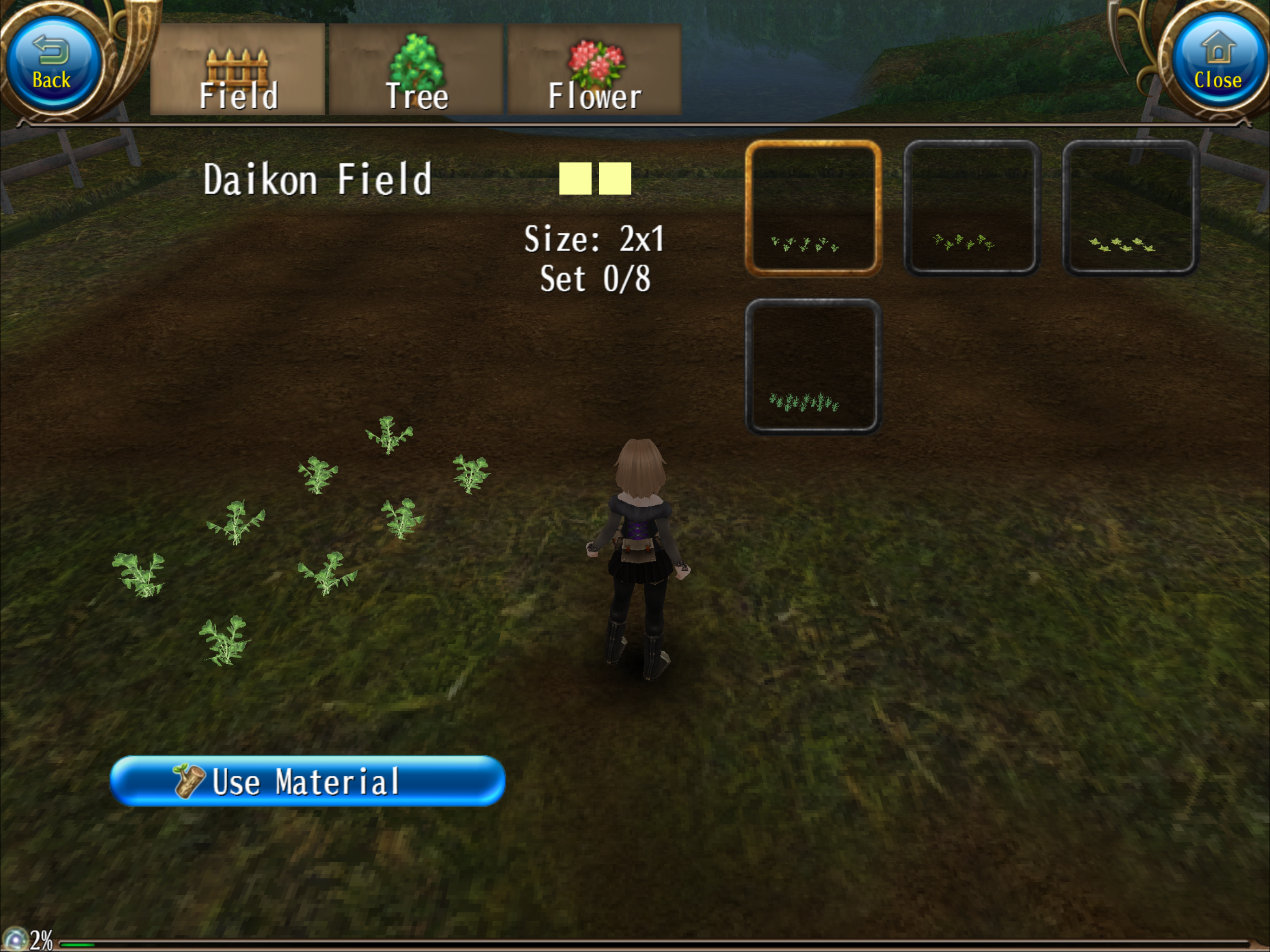The height and width of the screenshot is (952, 1270).
Task: Select the dense grass layout in bottom row
Action: [813, 366]
